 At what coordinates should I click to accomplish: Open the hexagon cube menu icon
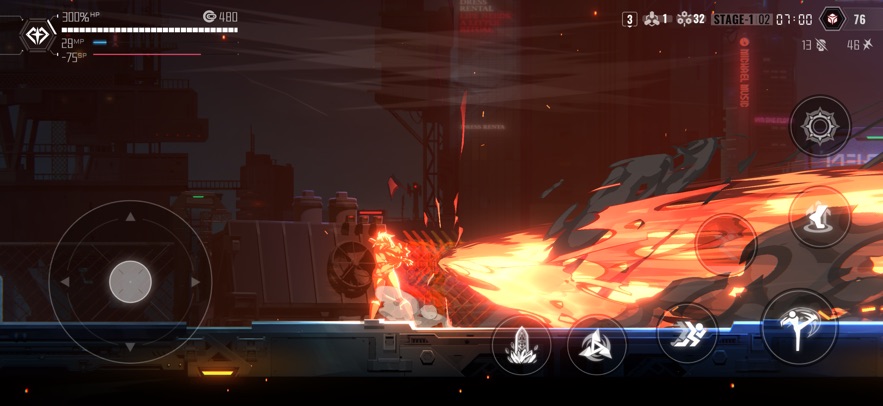[831, 19]
